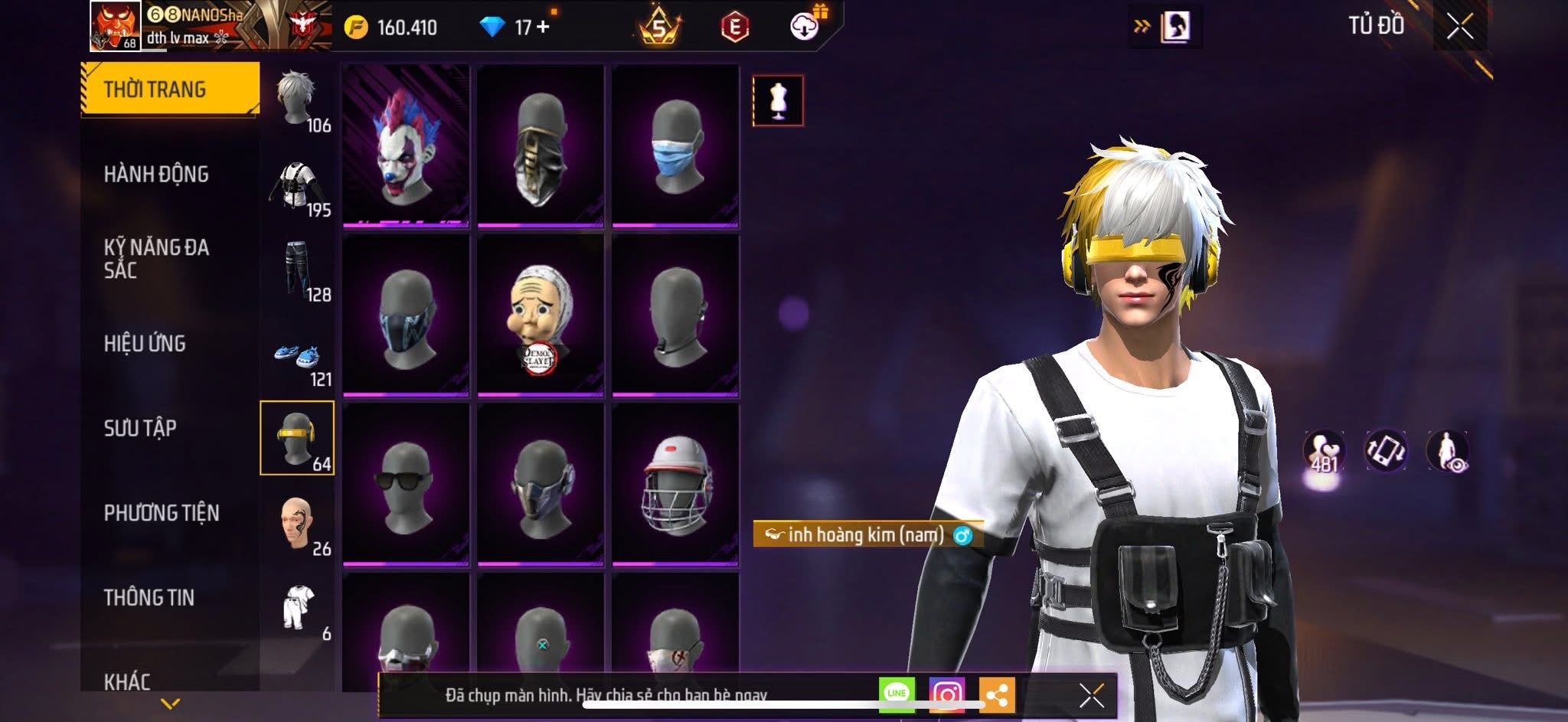
Task: Dismiss the screenshot share banner
Action: tap(1091, 695)
